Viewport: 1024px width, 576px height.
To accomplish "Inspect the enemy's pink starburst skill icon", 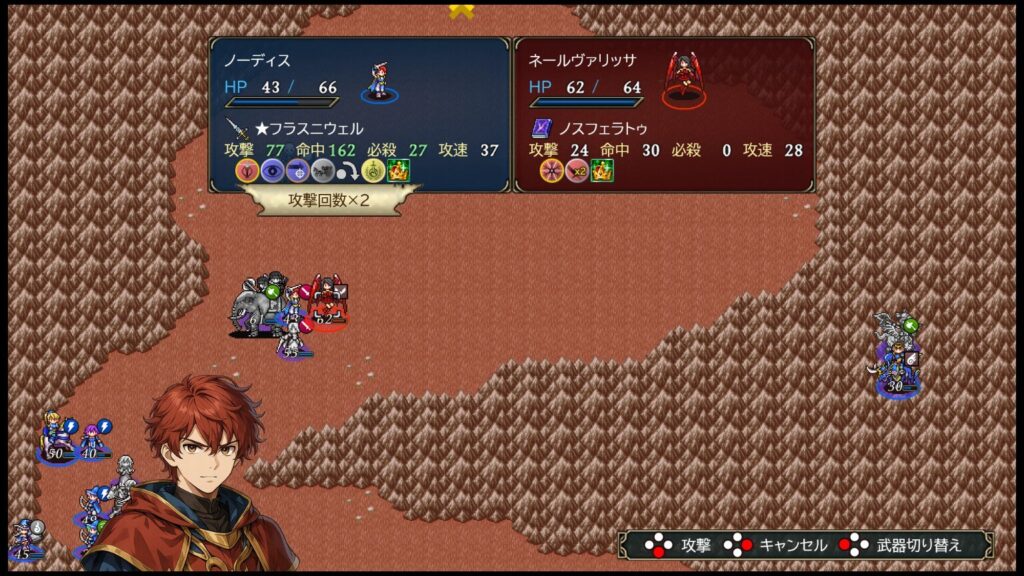I will click(551, 171).
